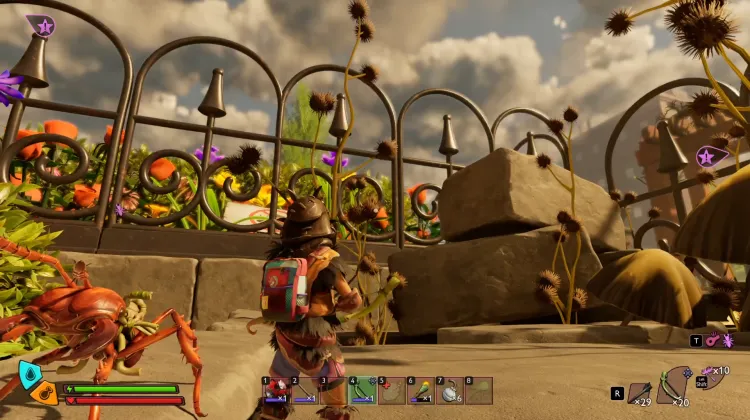
Task: Select the white bomb in slot 7
Action: point(450,390)
